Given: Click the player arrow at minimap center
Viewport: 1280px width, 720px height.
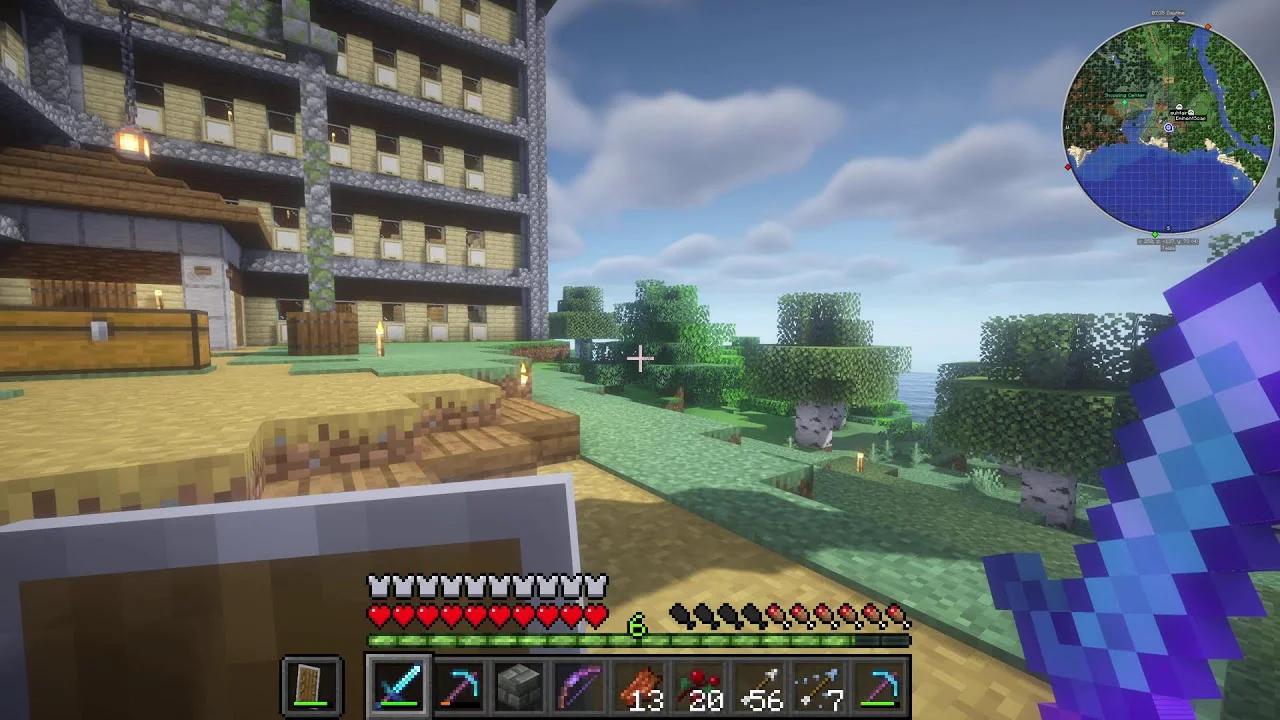Looking at the screenshot, I should (1168, 127).
